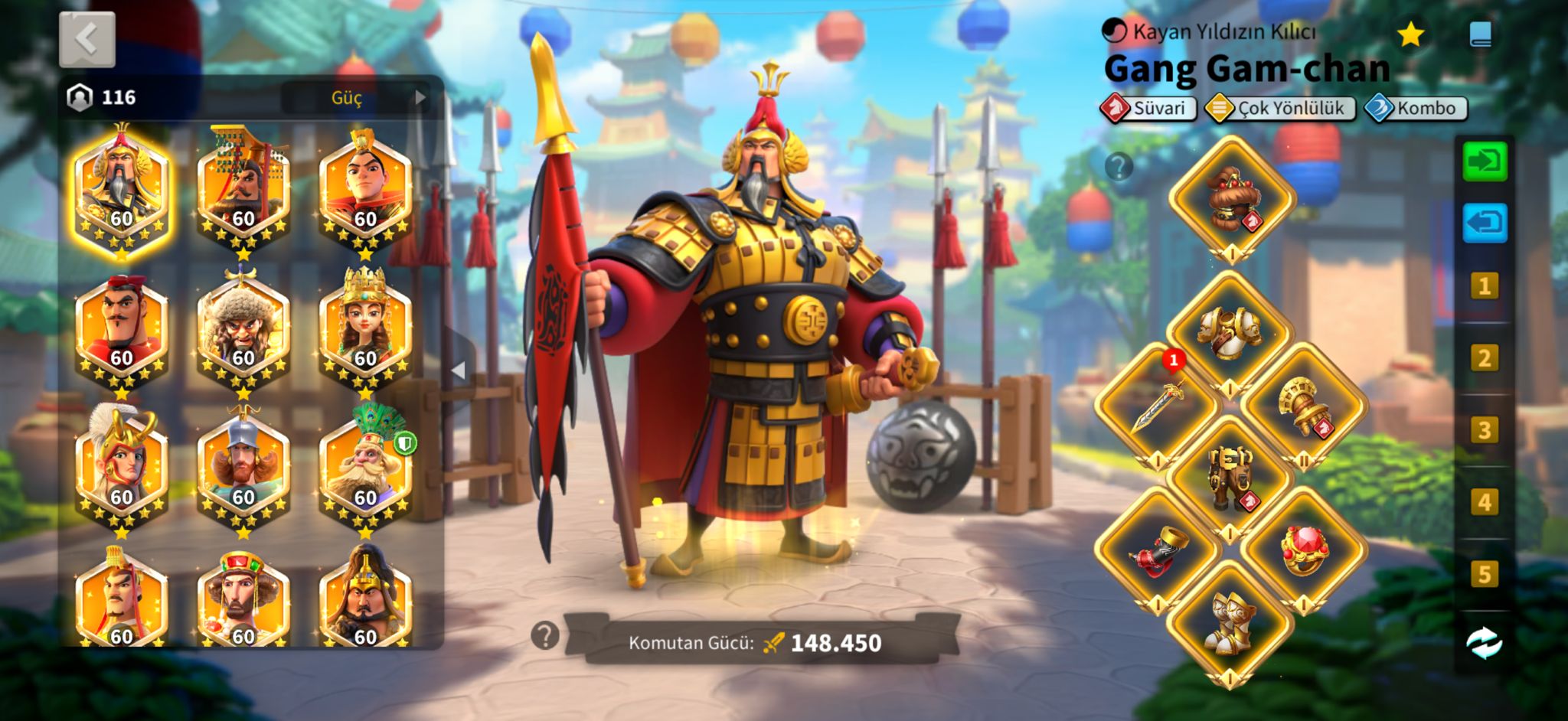The image size is (1568, 721).
Task: Click the swap arrows refresh button
Action: [1484, 643]
